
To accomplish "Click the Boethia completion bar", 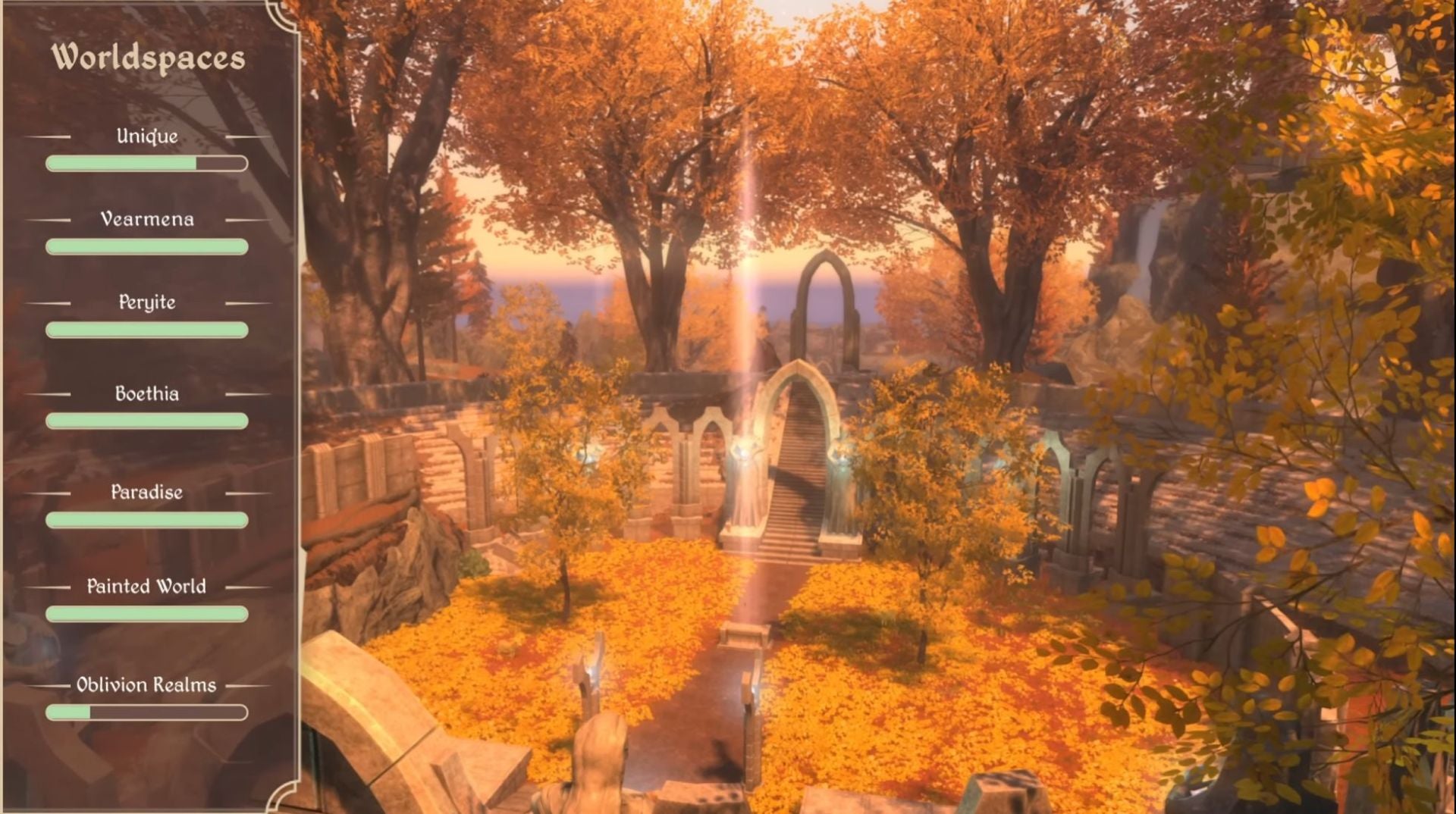I will point(146,419).
